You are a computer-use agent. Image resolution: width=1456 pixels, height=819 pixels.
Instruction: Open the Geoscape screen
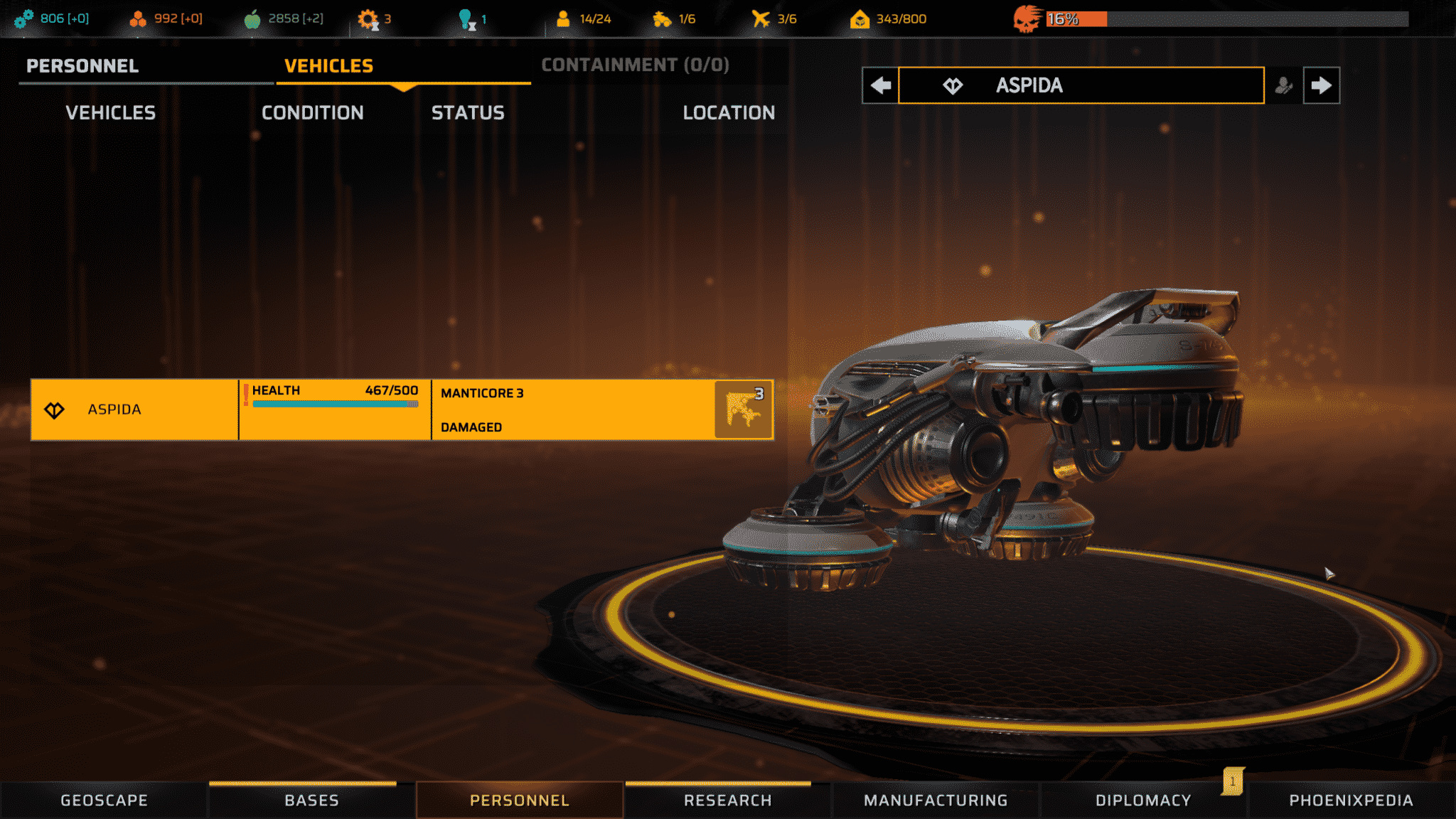pos(104,801)
